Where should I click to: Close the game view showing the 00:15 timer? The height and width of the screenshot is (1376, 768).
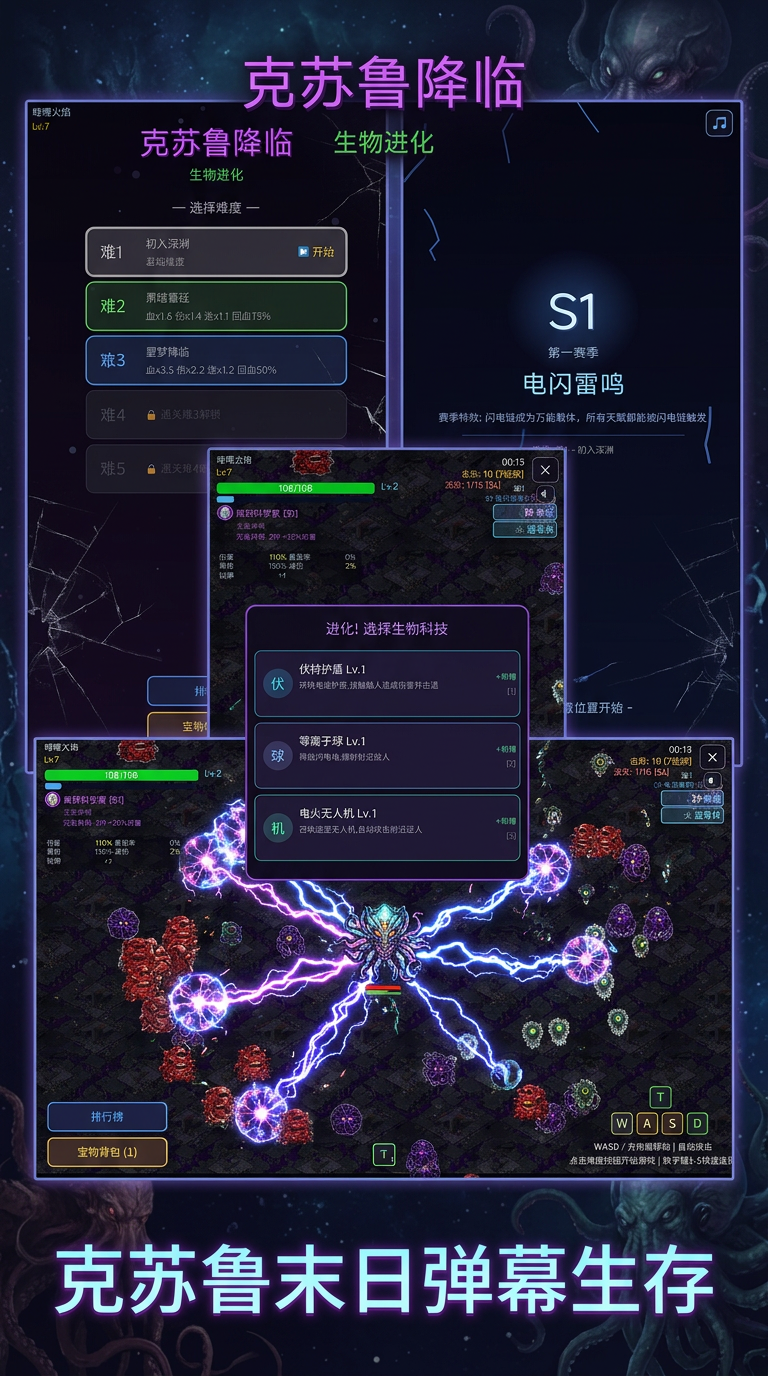(x=544, y=469)
